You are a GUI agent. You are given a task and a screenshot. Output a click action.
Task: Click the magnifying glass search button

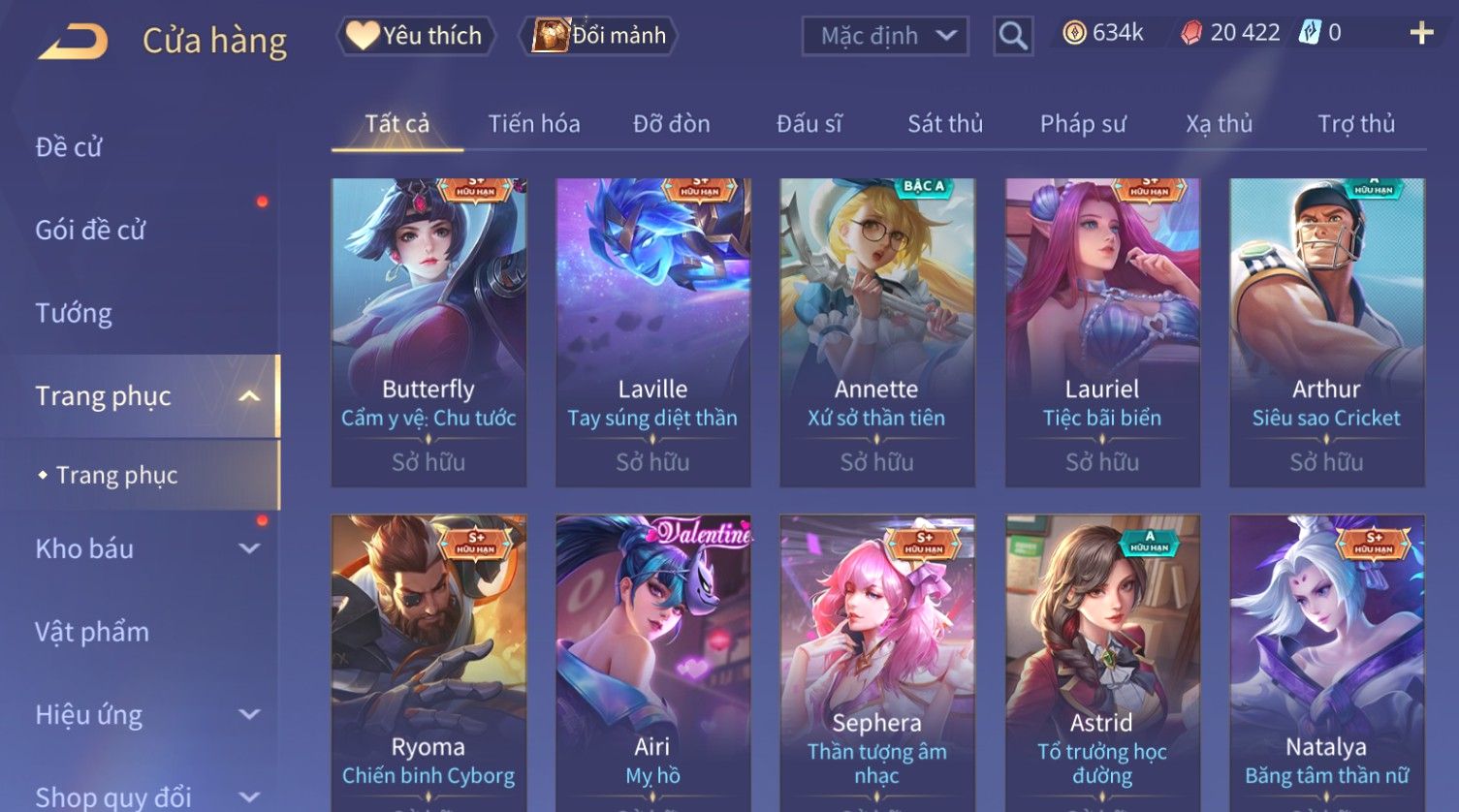click(x=1013, y=37)
